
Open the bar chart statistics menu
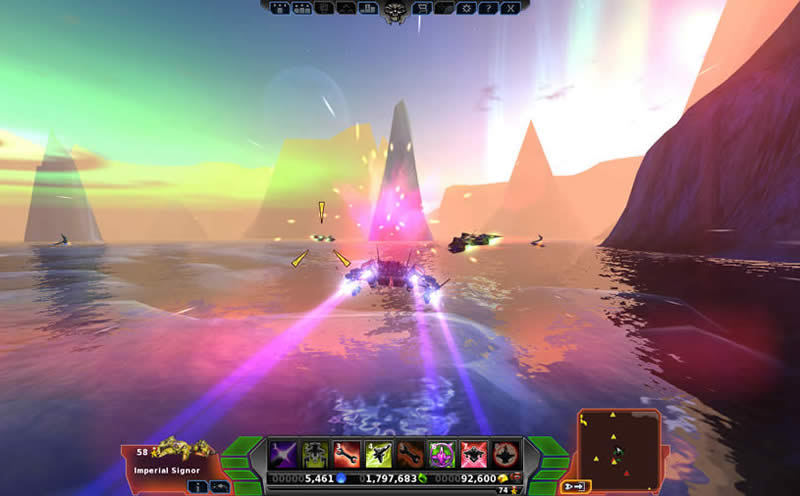(368, 8)
